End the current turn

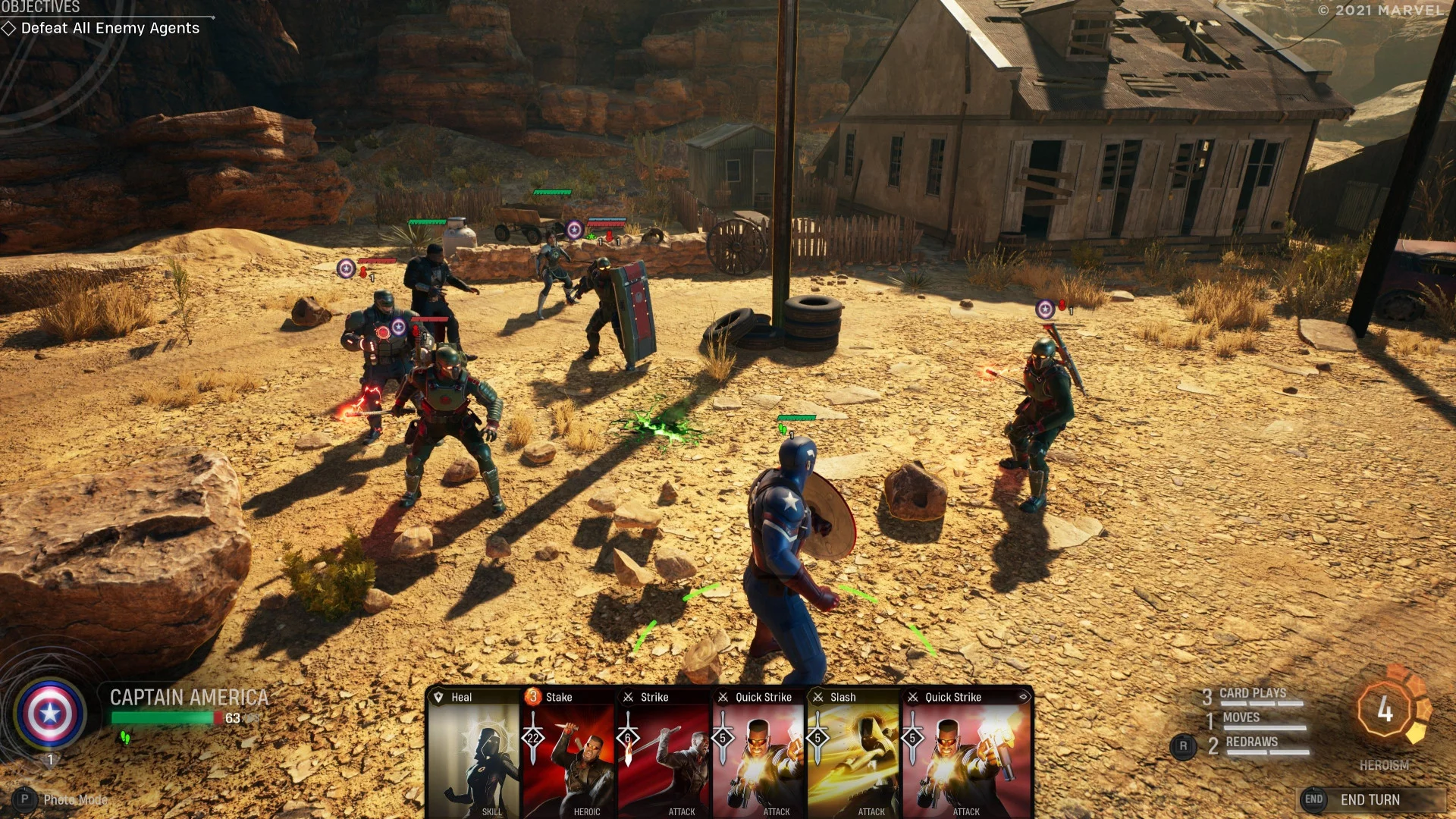coord(1369,799)
